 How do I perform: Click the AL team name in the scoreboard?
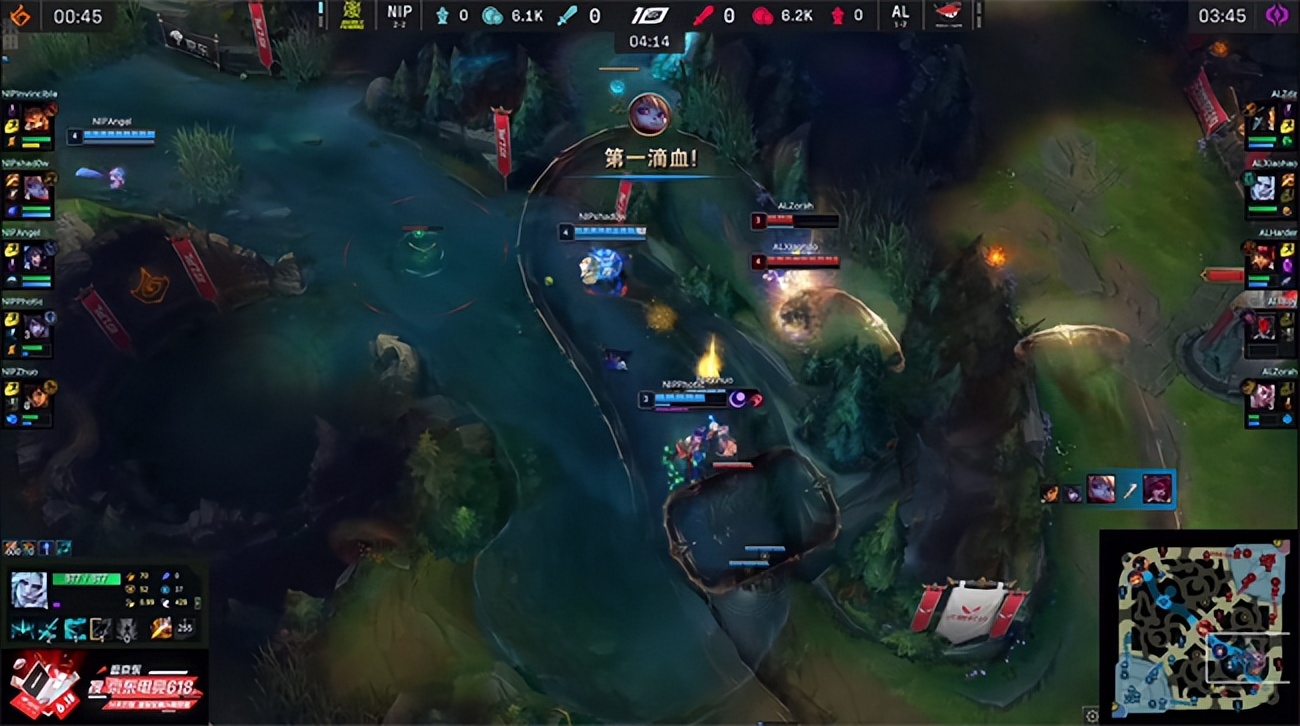tap(899, 13)
